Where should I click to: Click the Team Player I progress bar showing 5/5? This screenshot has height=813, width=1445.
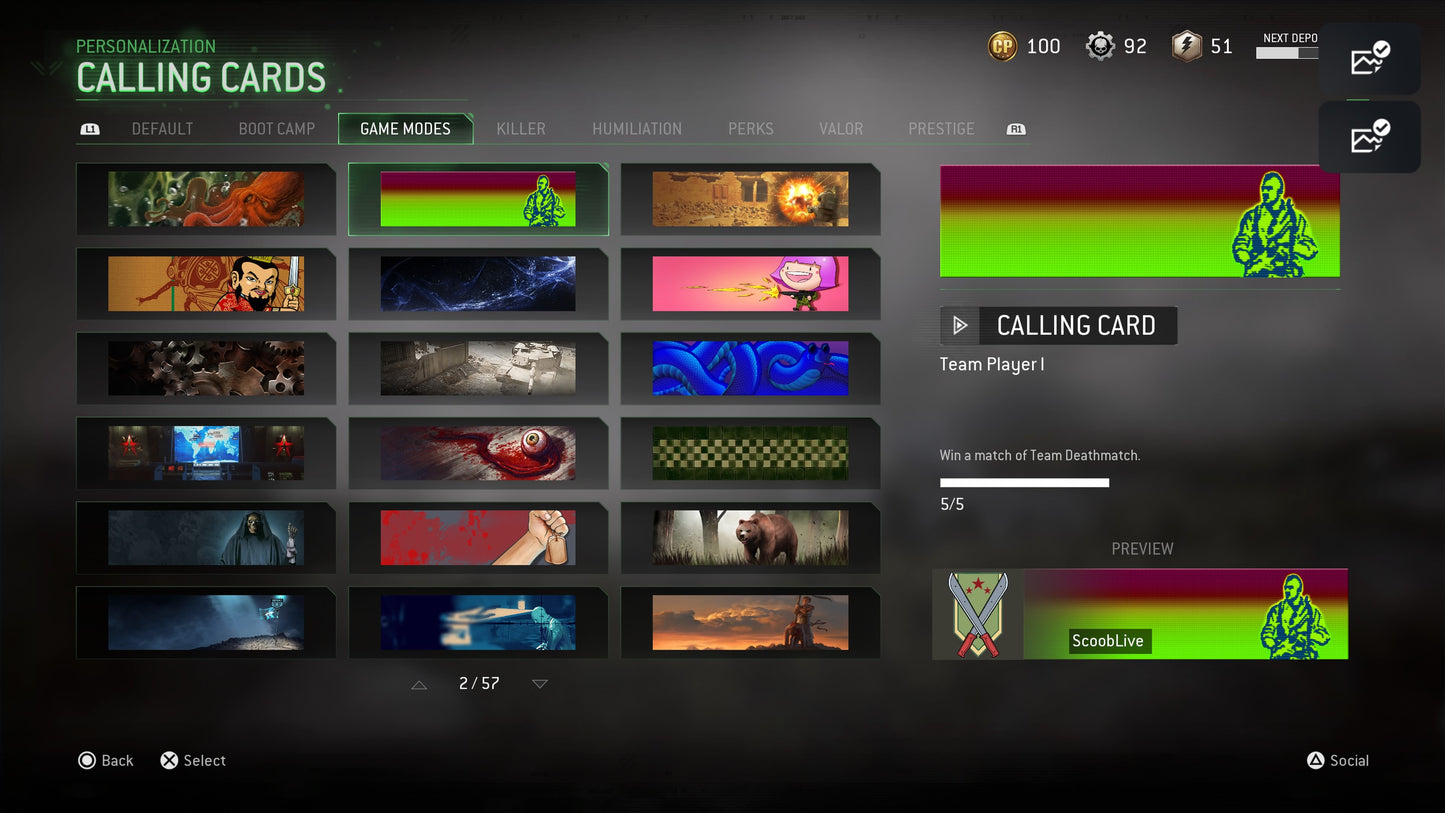[1023, 482]
